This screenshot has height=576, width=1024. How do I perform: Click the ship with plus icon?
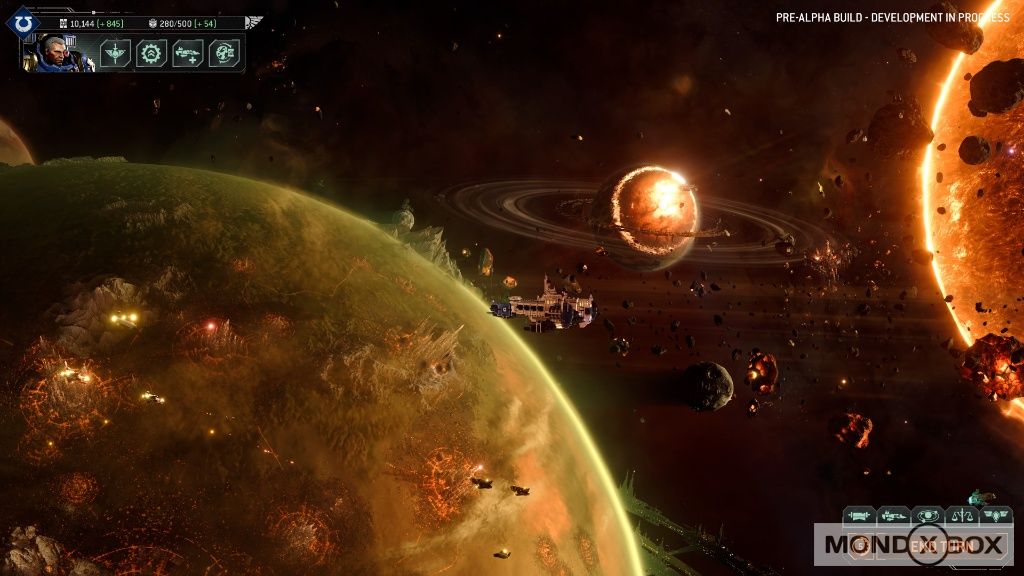tap(188, 53)
